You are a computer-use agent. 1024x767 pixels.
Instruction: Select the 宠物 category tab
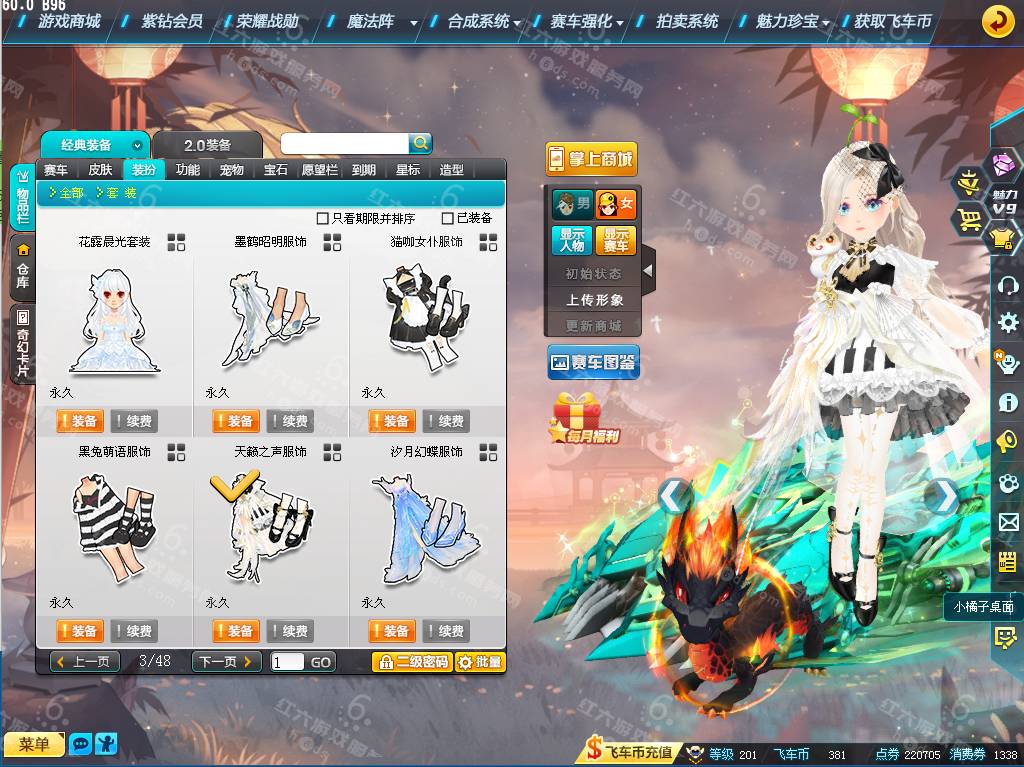(232, 170)
